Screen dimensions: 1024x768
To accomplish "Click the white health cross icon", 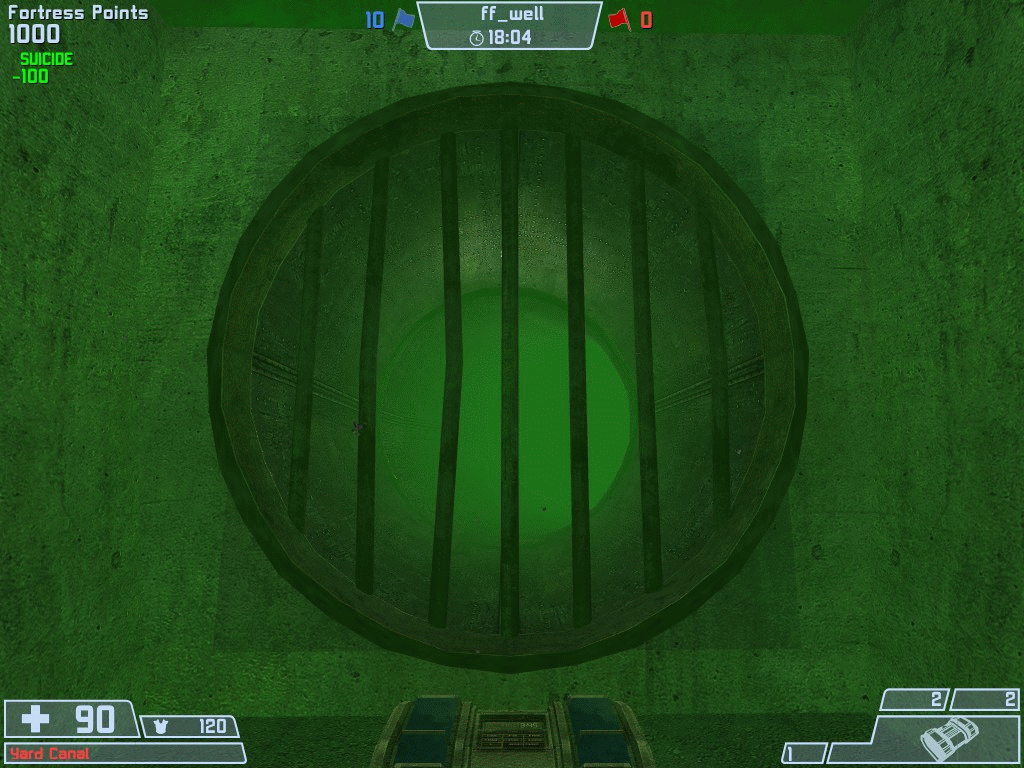I will [36, 718].
